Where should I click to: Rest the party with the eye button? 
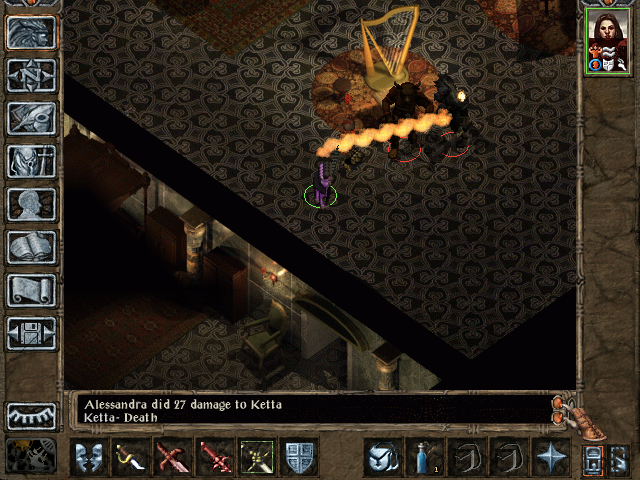31,415
